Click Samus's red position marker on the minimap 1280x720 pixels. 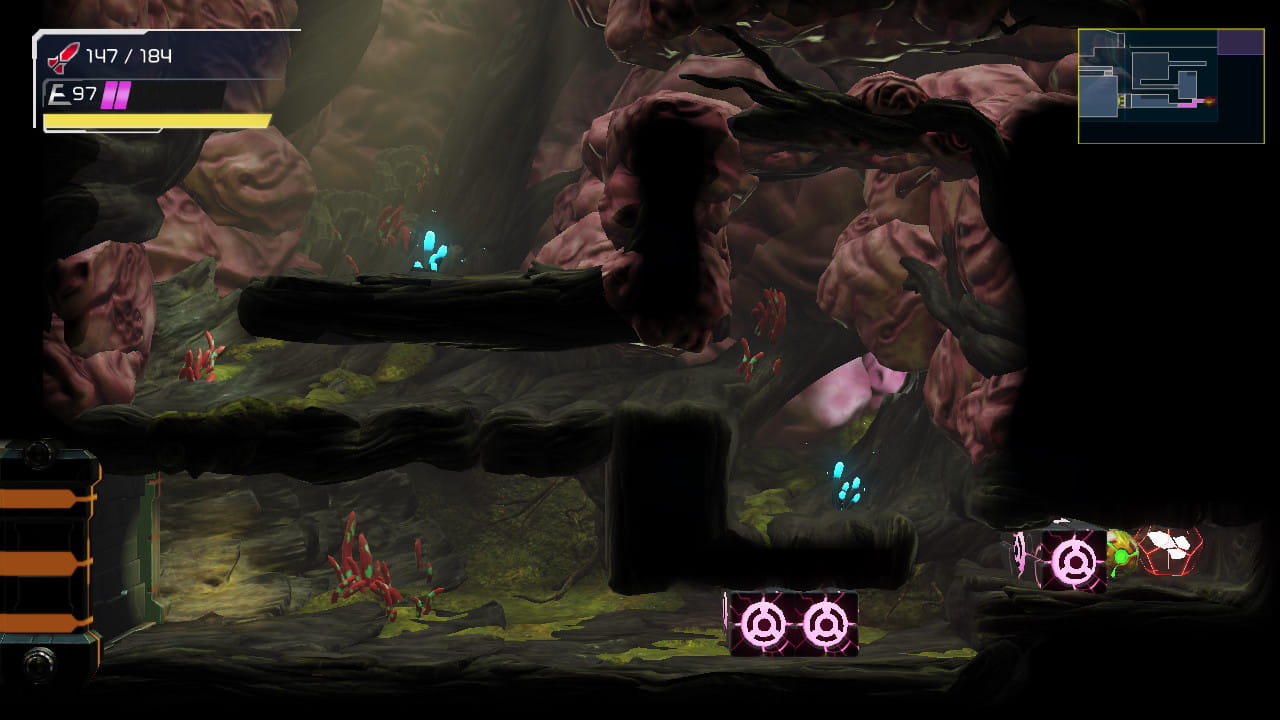(x=1209, y=101)
